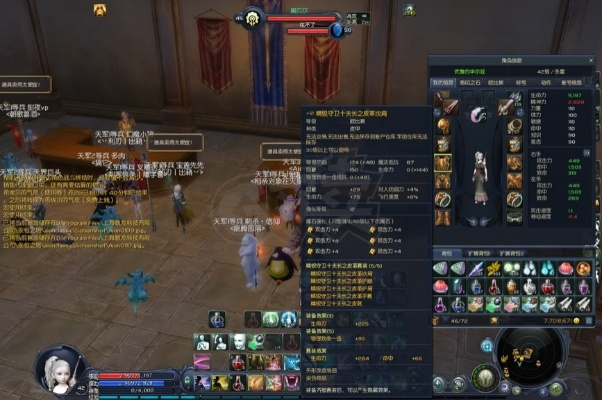This screenshot has width=602, height=400.
Task: Click the golden buff icon at screen top
Action: click(x=100, y=9)
